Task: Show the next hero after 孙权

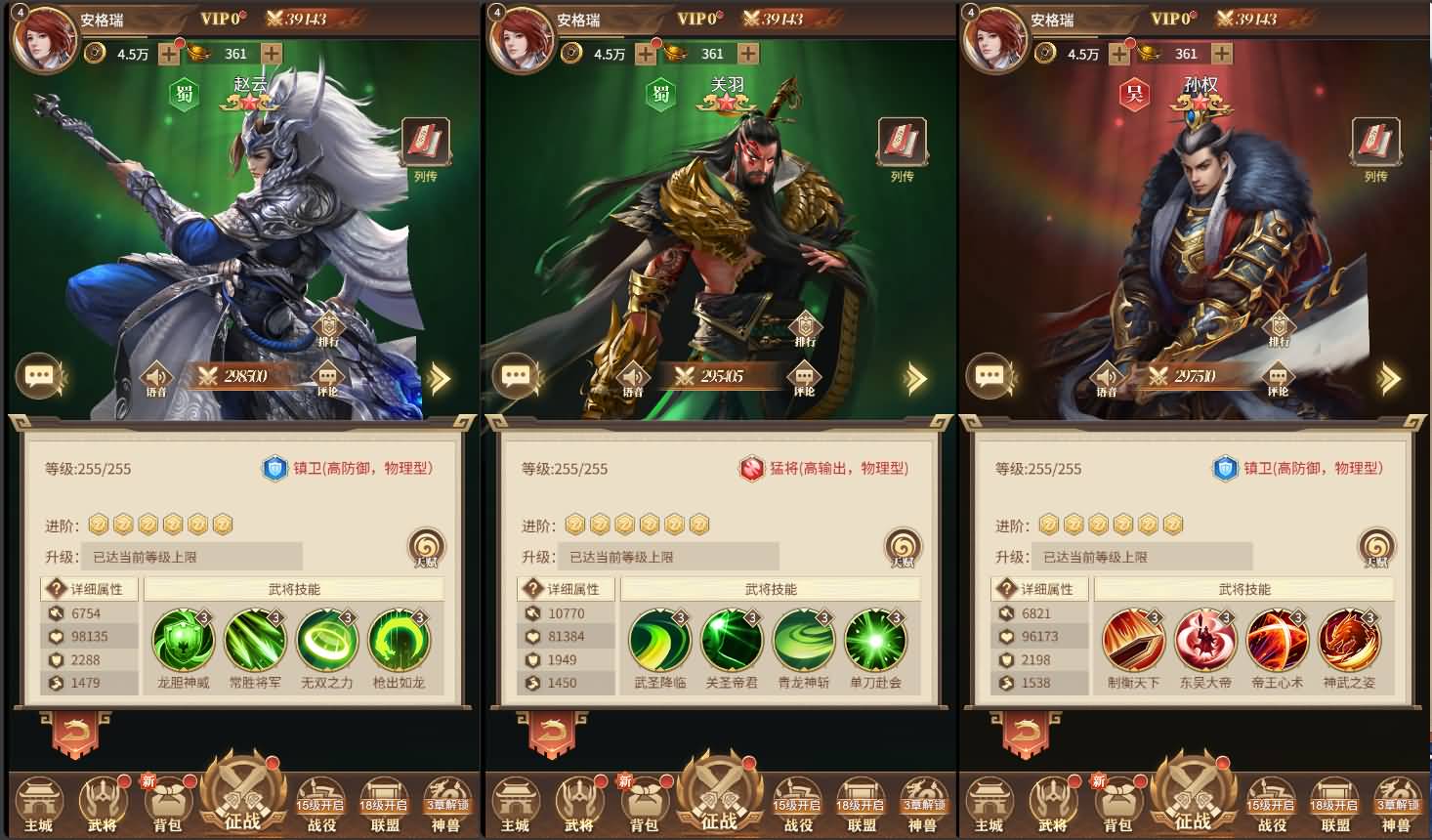Action: coord(1389,379)
